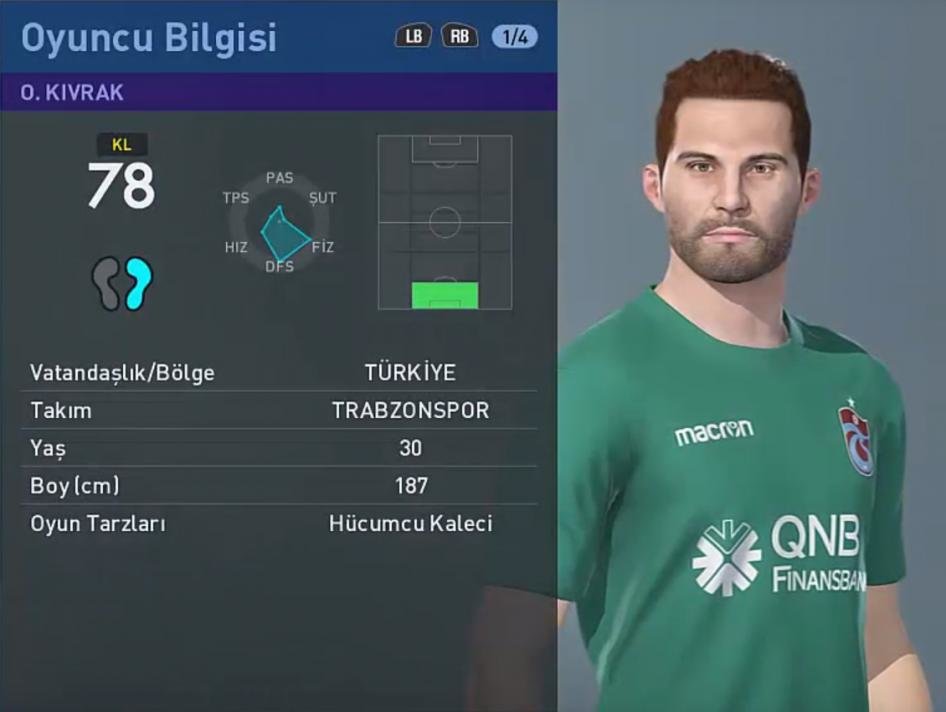Choose the Takım Trabzonspor row
The height and width of the screenshot is (712, 946).
click(278, 410)
